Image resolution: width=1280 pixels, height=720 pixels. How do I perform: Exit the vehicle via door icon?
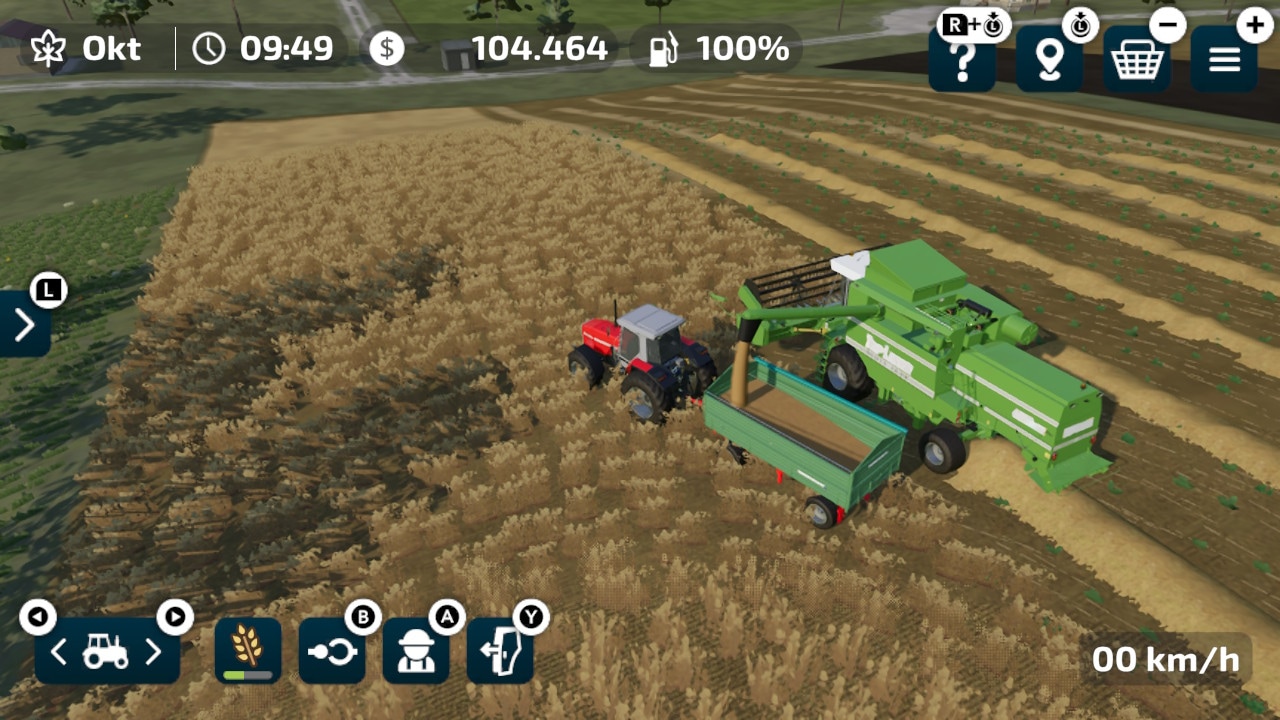pos(500,652)
